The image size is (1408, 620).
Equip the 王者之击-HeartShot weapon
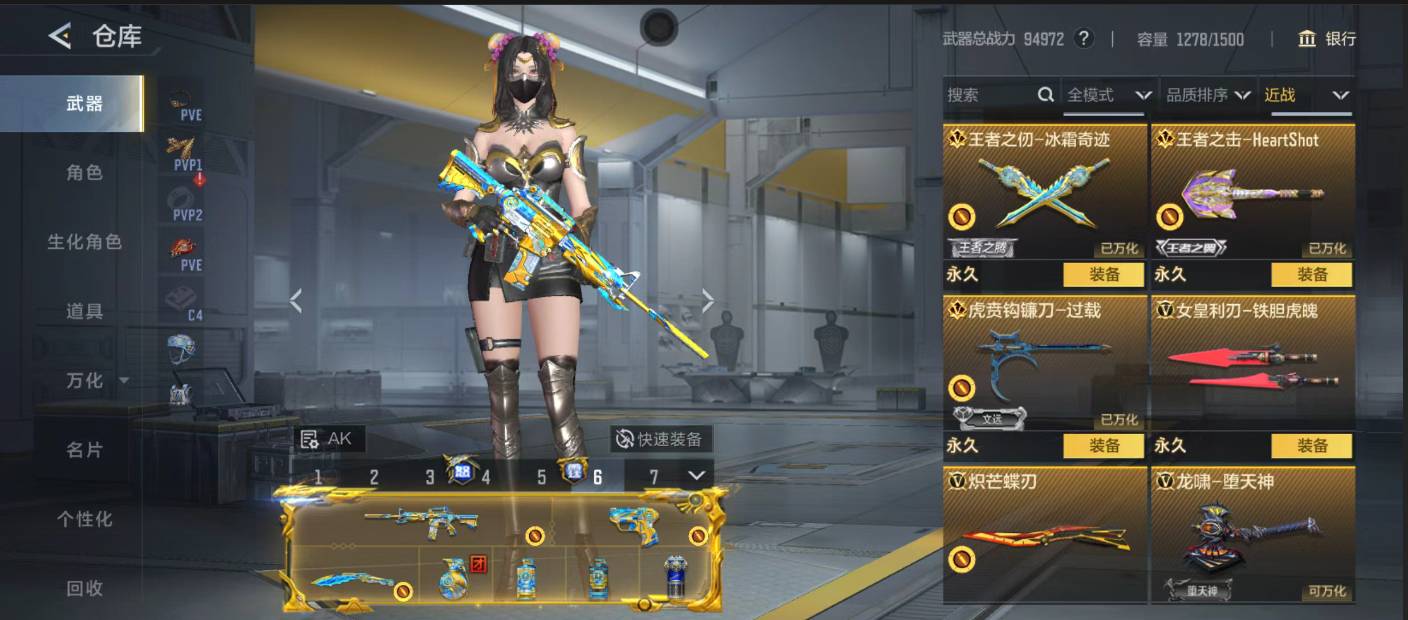[x=1311, y=274]
